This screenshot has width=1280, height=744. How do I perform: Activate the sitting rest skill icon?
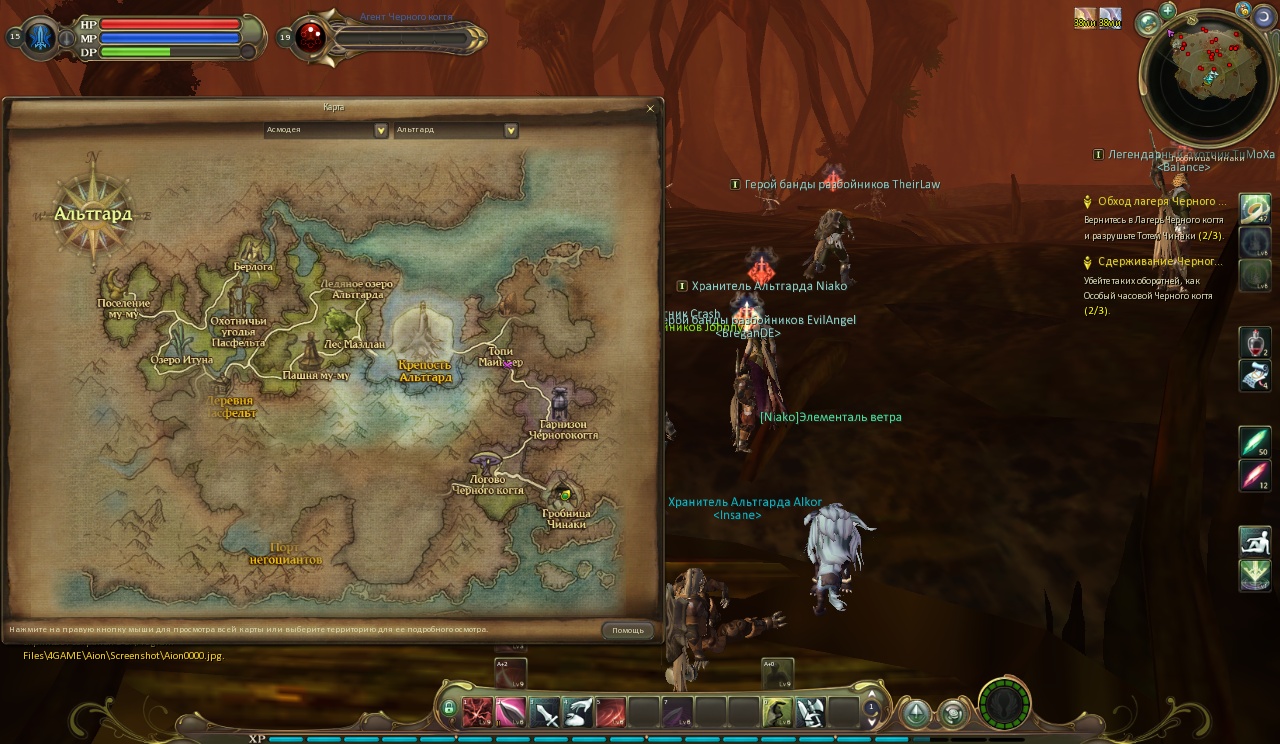tap(1255, 541)
